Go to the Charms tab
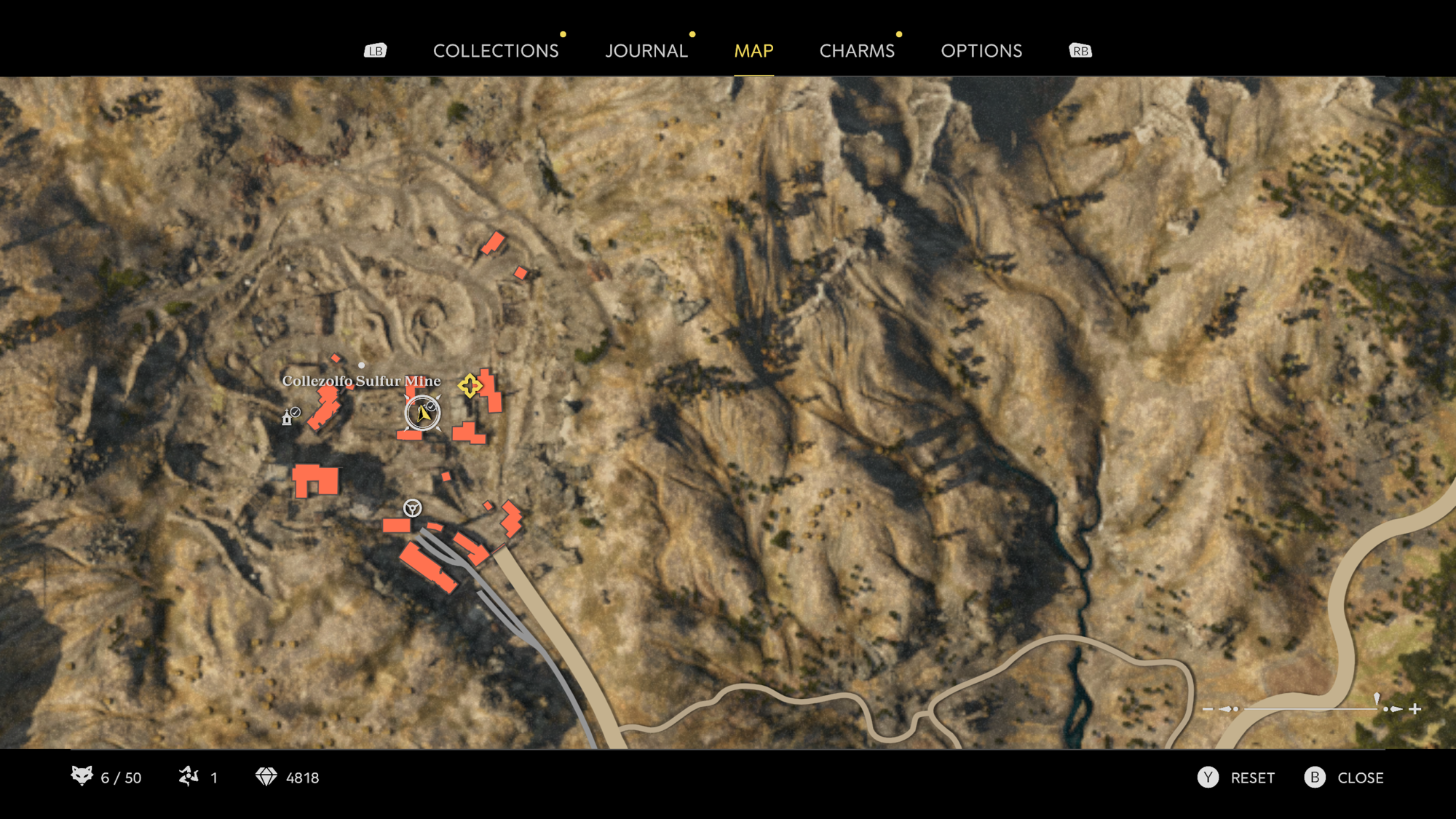 click(x=857, y=51)
